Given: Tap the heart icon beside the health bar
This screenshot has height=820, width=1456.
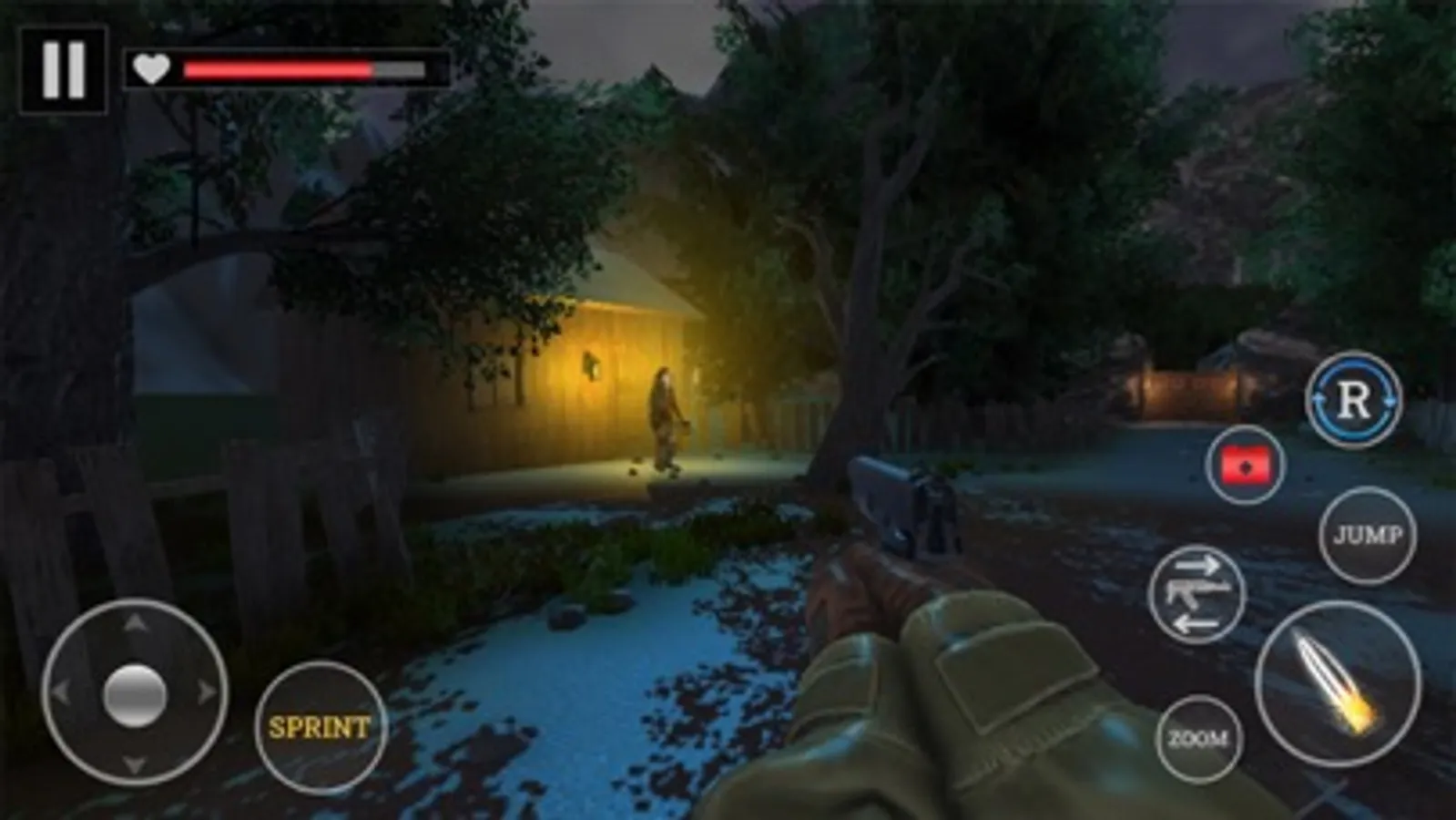Looking at the screenshot, I should (x=150, y=67).
